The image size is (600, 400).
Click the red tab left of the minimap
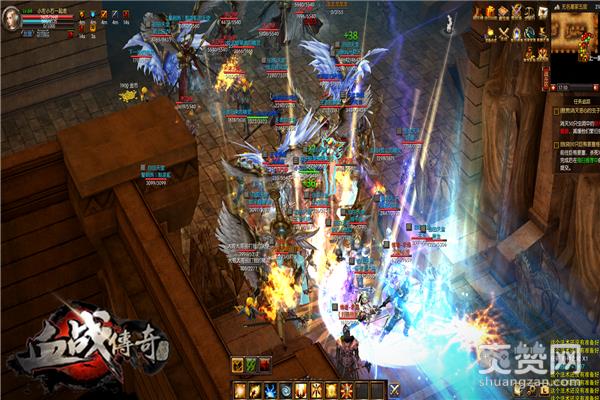pyautogui.click(x=548, y=79)
